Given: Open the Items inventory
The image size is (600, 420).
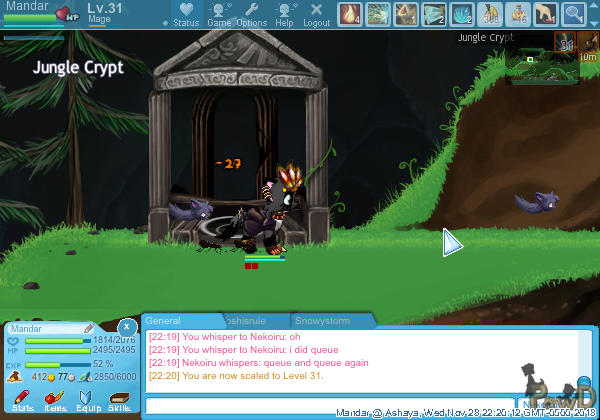Looking at the screenshot, I should coord(55,402).
